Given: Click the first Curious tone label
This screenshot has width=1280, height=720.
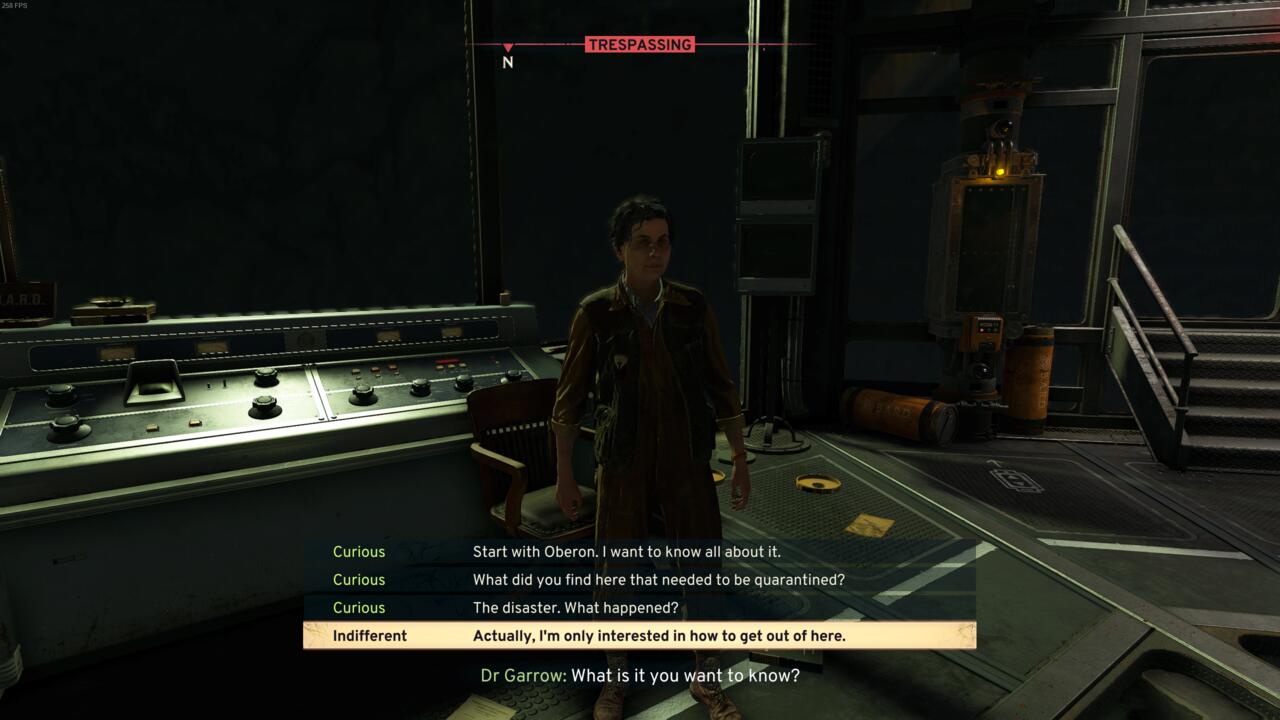Looking at the screenshot, I should coord(359,551).
